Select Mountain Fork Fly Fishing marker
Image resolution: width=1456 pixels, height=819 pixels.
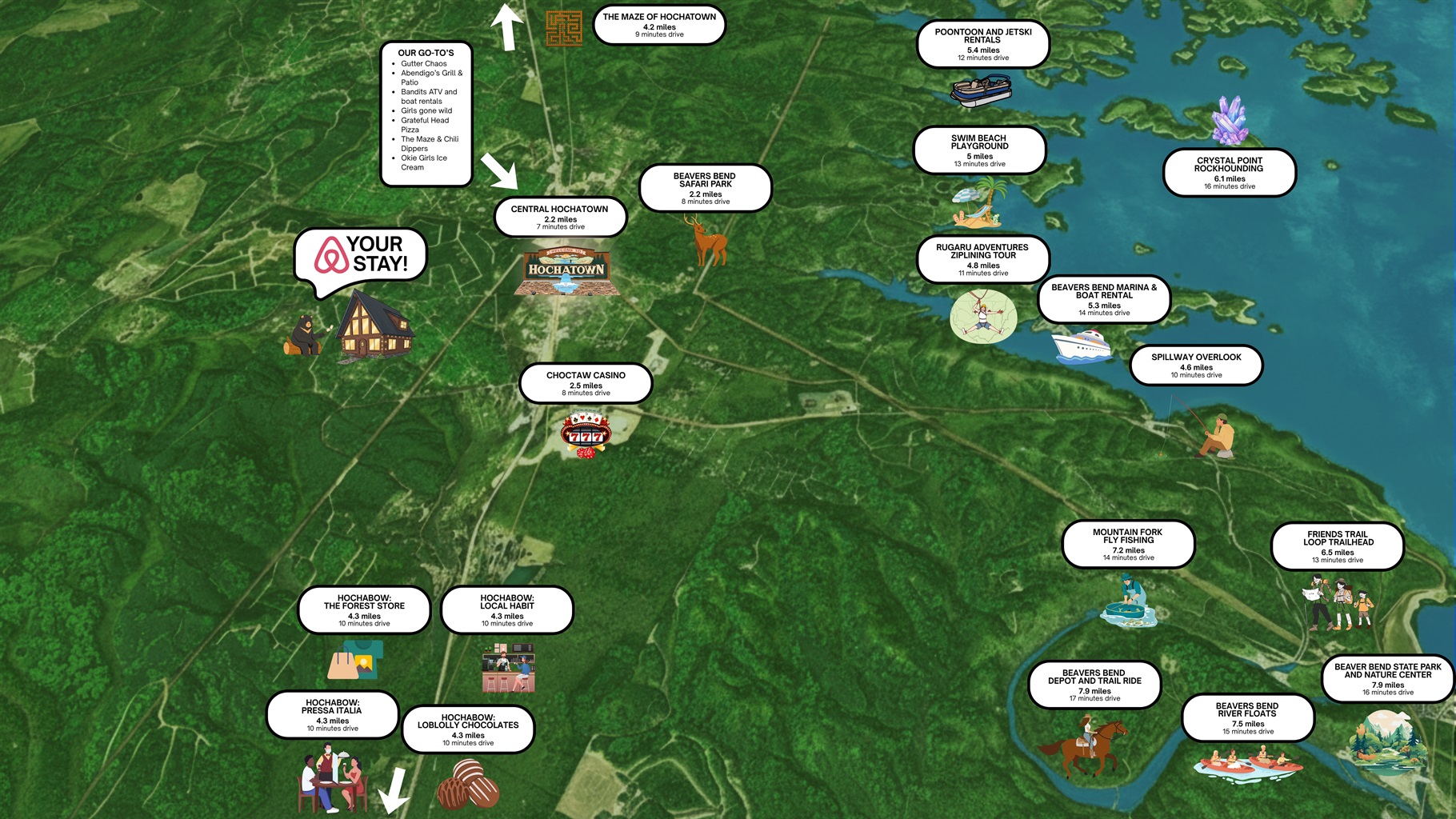[1128, 544]
